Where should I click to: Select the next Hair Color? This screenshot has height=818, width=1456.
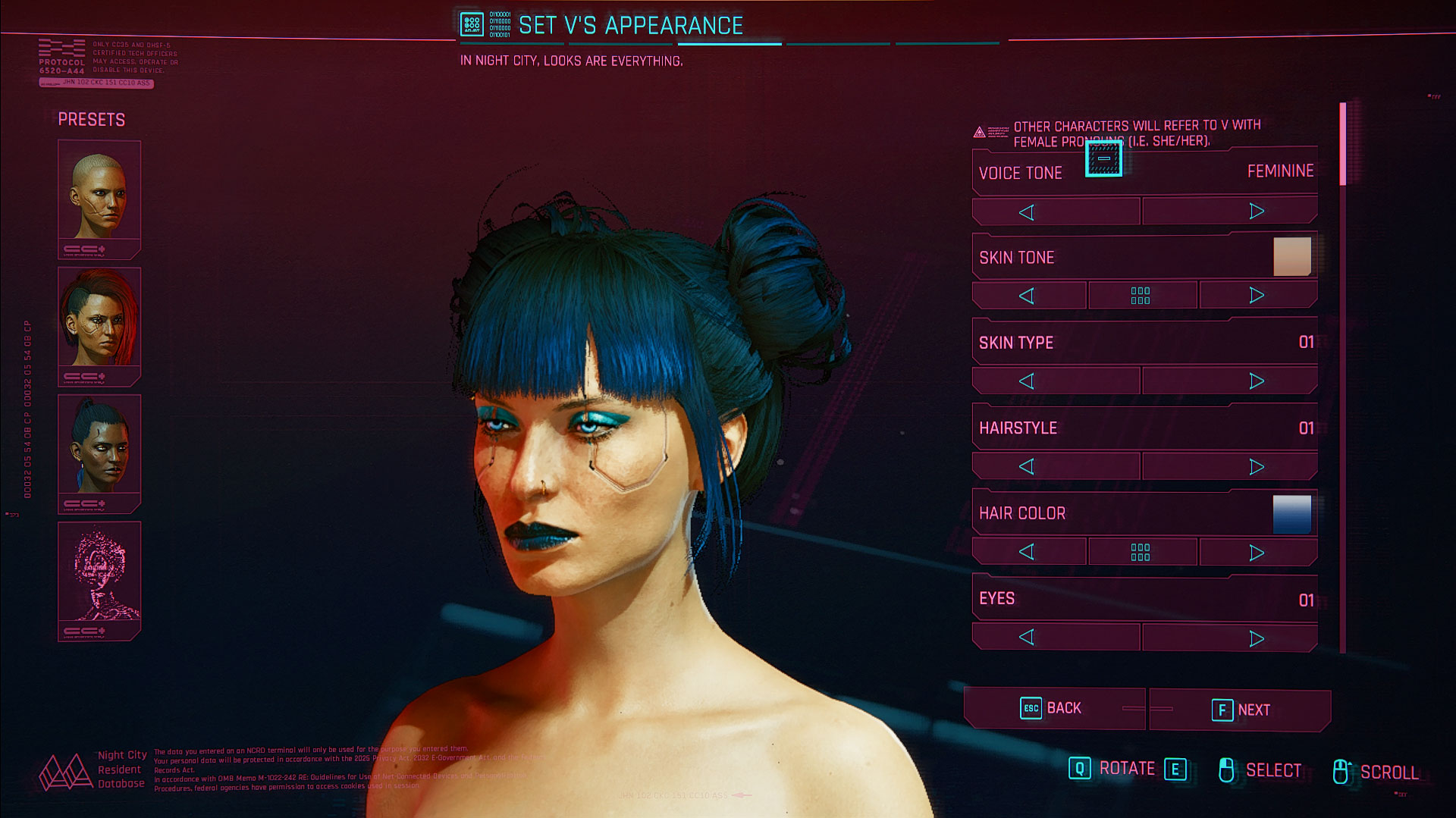(x=1257, y=552)
